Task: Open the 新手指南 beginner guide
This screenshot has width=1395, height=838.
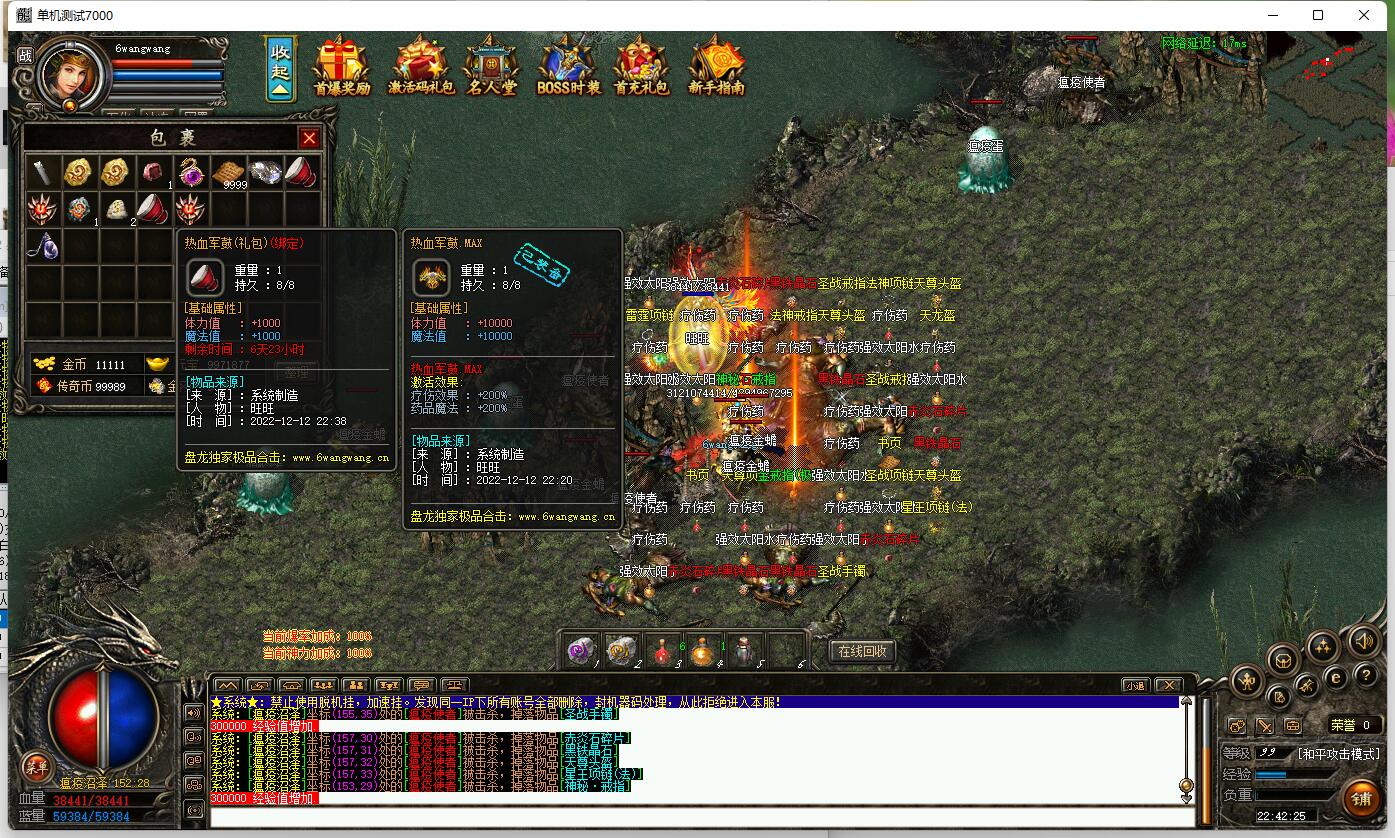Action: 716,67
